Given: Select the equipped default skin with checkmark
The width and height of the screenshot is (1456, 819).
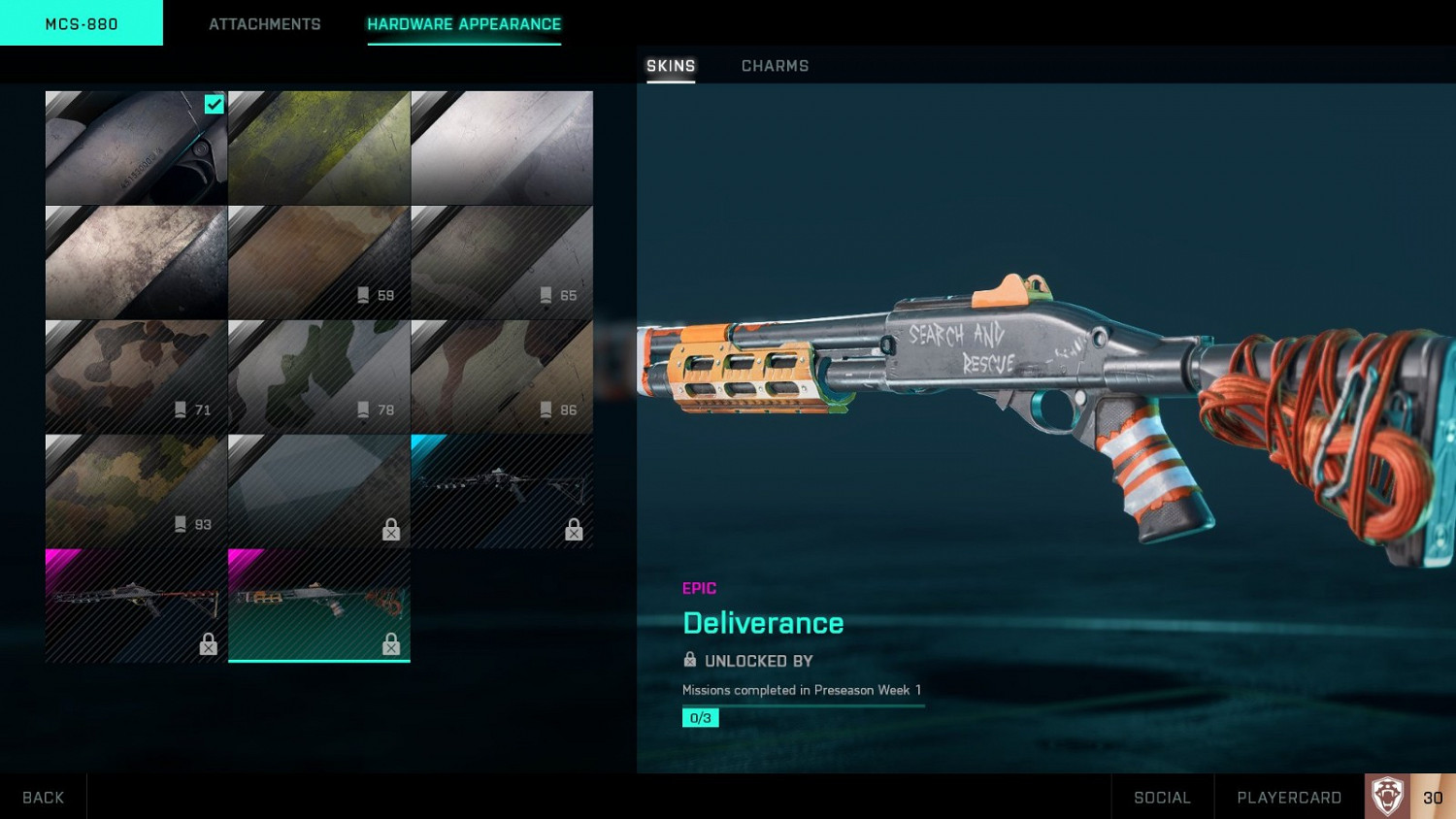Looking at the screenshot, I should [136, 147].
